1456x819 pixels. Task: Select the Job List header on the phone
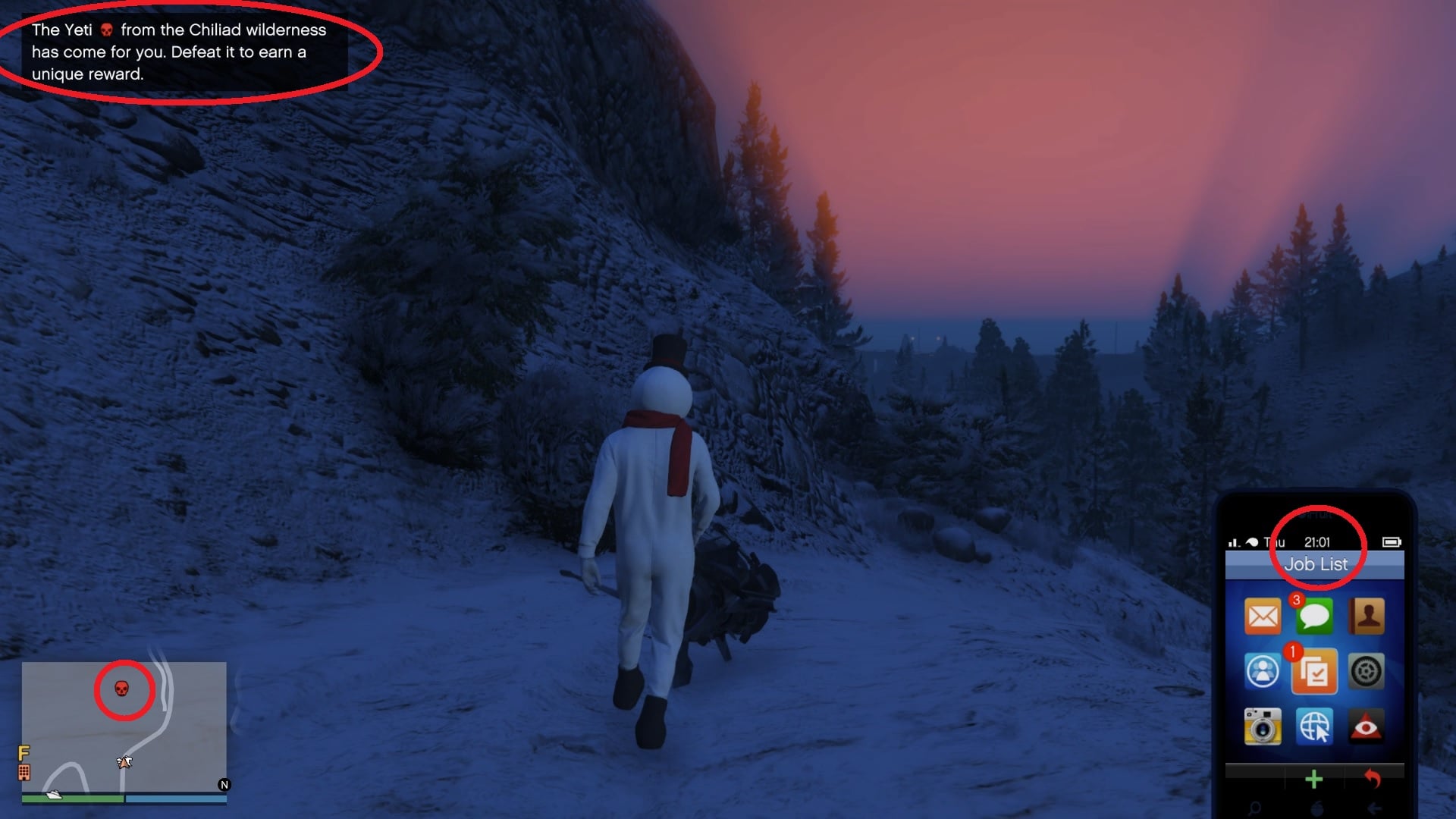[x=1316, y=564]
